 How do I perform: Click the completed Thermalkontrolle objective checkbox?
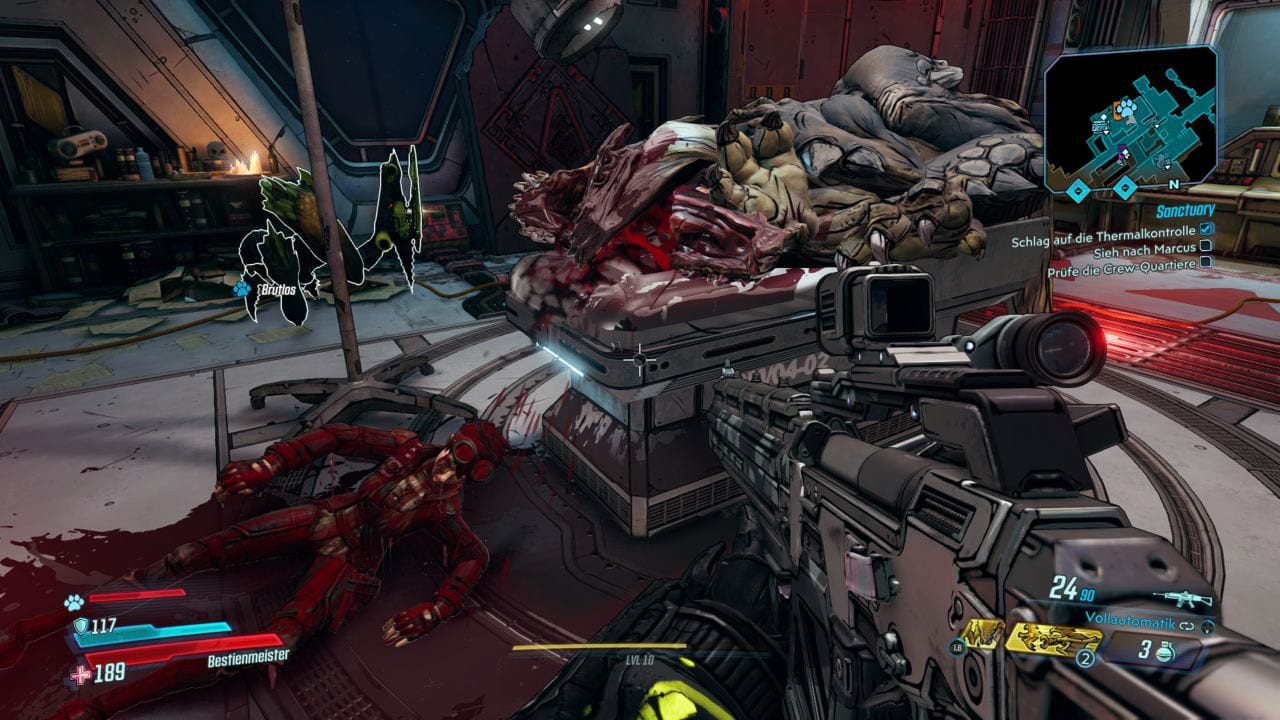point(1206,229)
